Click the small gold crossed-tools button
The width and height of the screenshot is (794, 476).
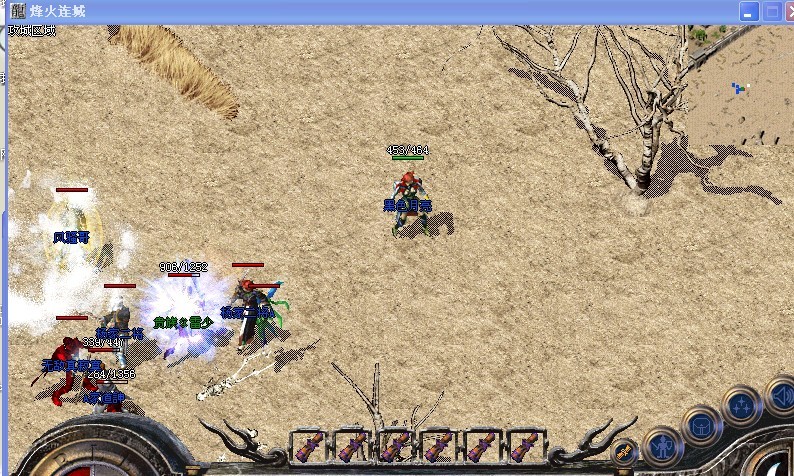(x=624, y=452)
